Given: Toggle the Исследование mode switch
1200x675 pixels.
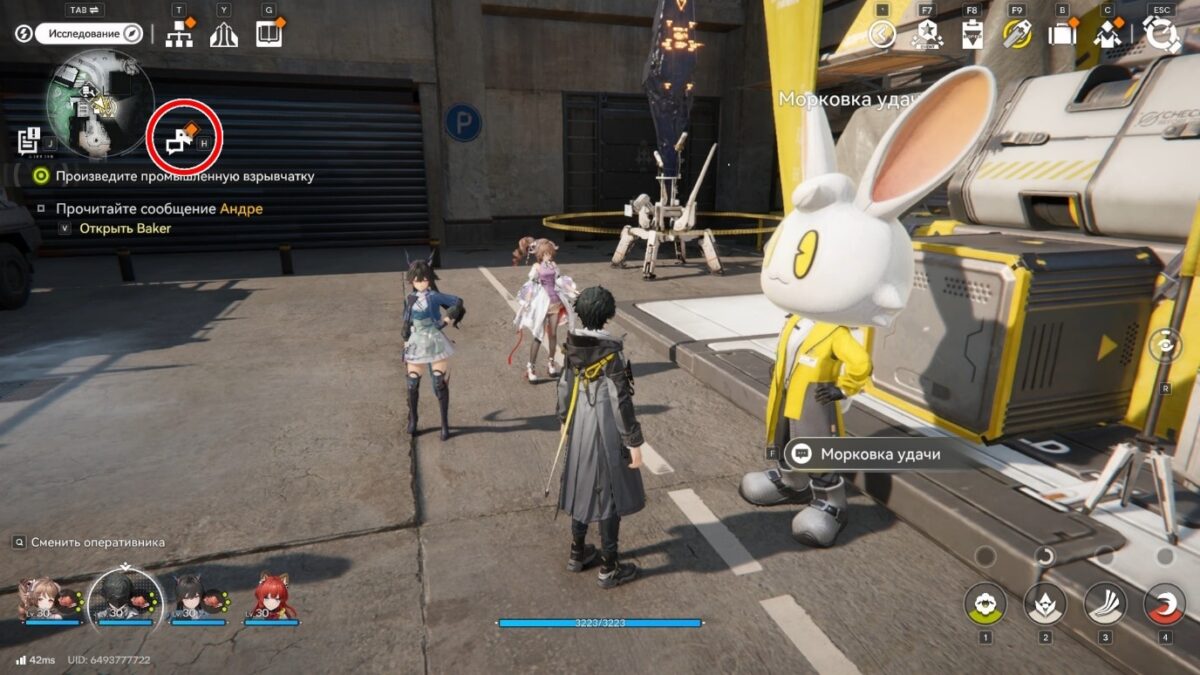Looking at the screenshot, I should [88, 33].
